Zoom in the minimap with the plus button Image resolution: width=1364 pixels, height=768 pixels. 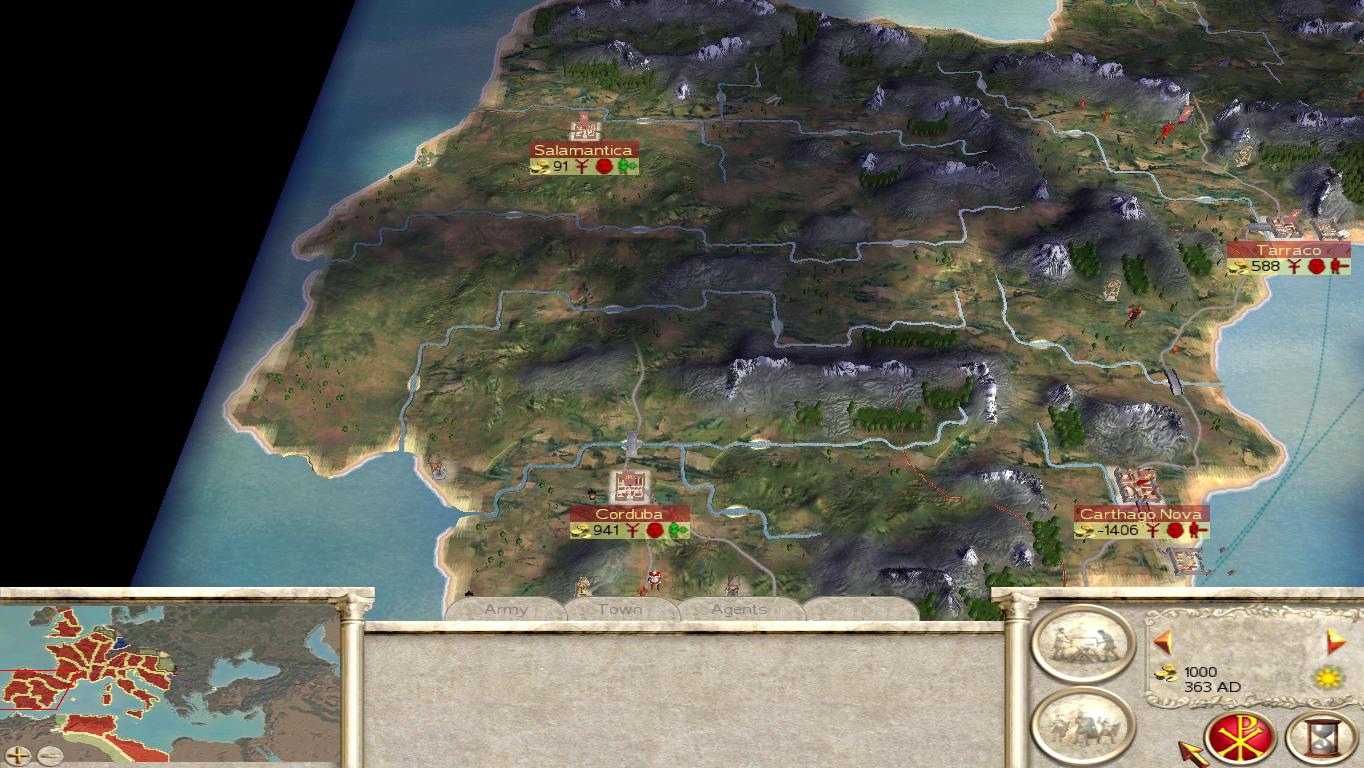18,756
